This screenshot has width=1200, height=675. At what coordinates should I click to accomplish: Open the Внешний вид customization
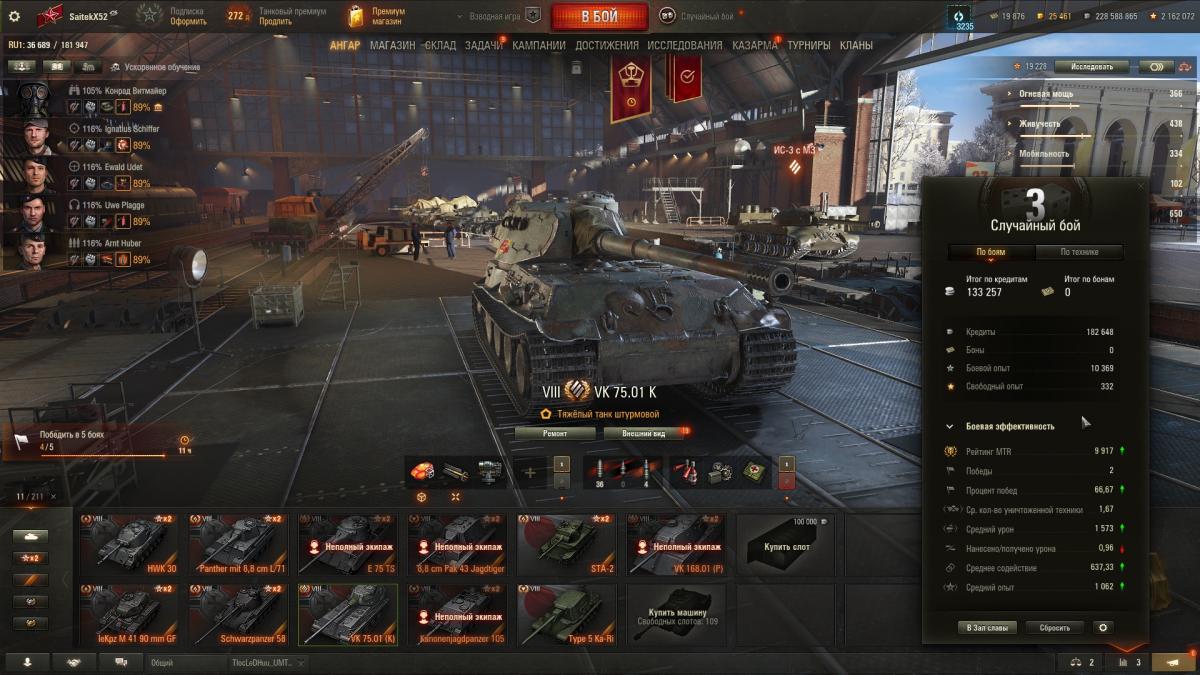tap(643, 433)
